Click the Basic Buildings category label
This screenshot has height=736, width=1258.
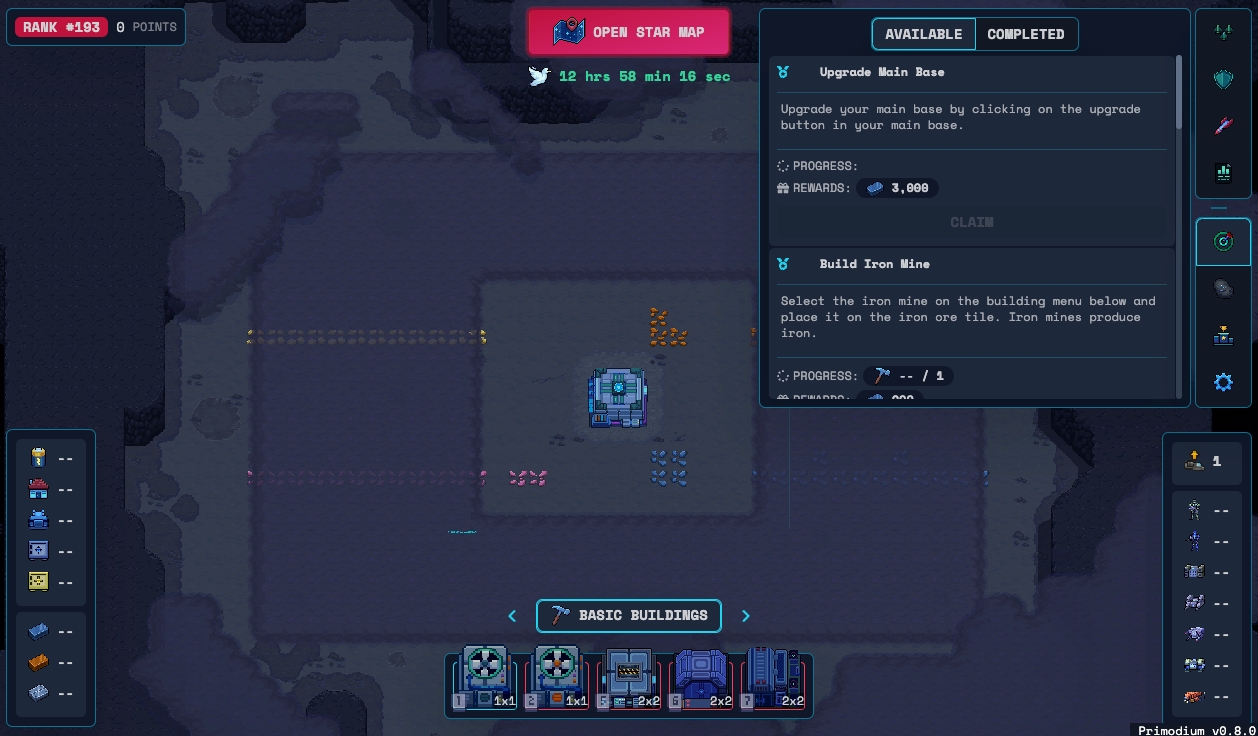[629, 616]
